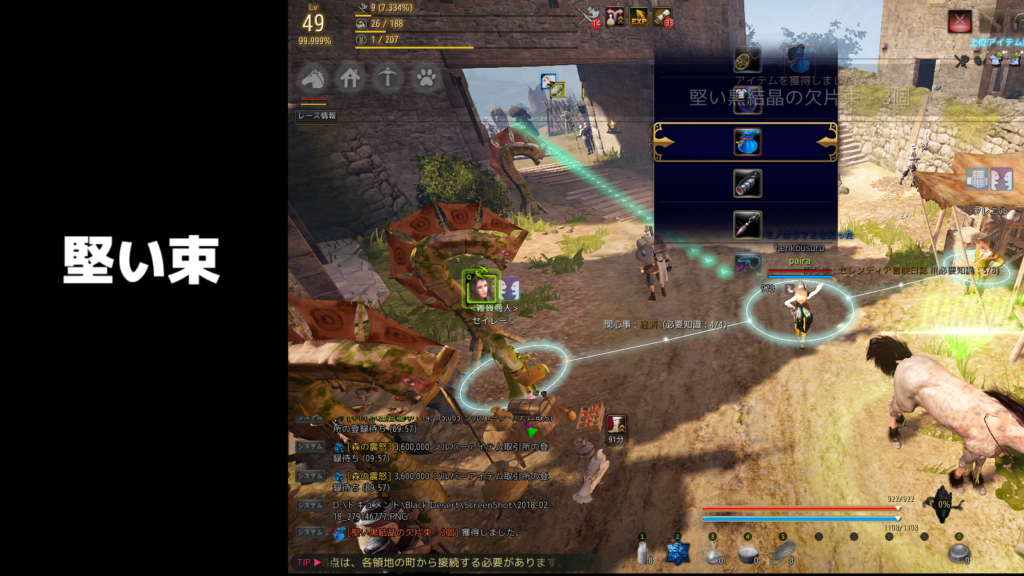Click the EXP buff icon
1024x576 pixels.
click(x=638, y=16)
